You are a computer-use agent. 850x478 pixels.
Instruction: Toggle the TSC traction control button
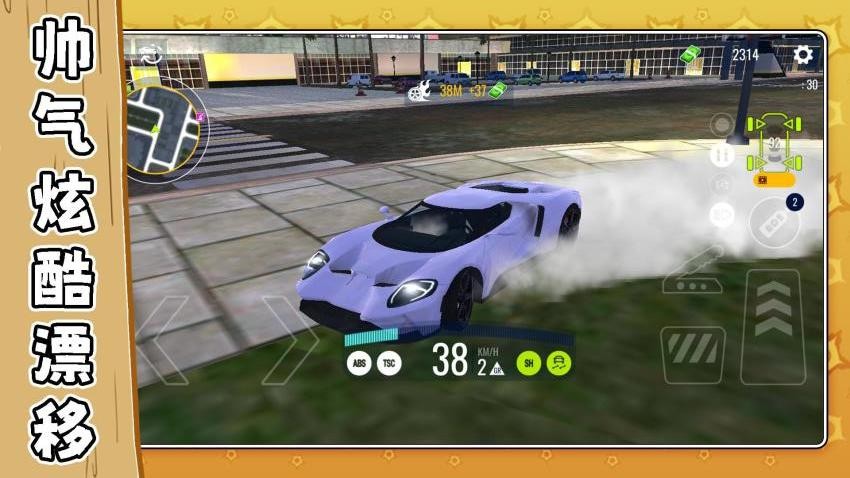(x=388, y=363)
